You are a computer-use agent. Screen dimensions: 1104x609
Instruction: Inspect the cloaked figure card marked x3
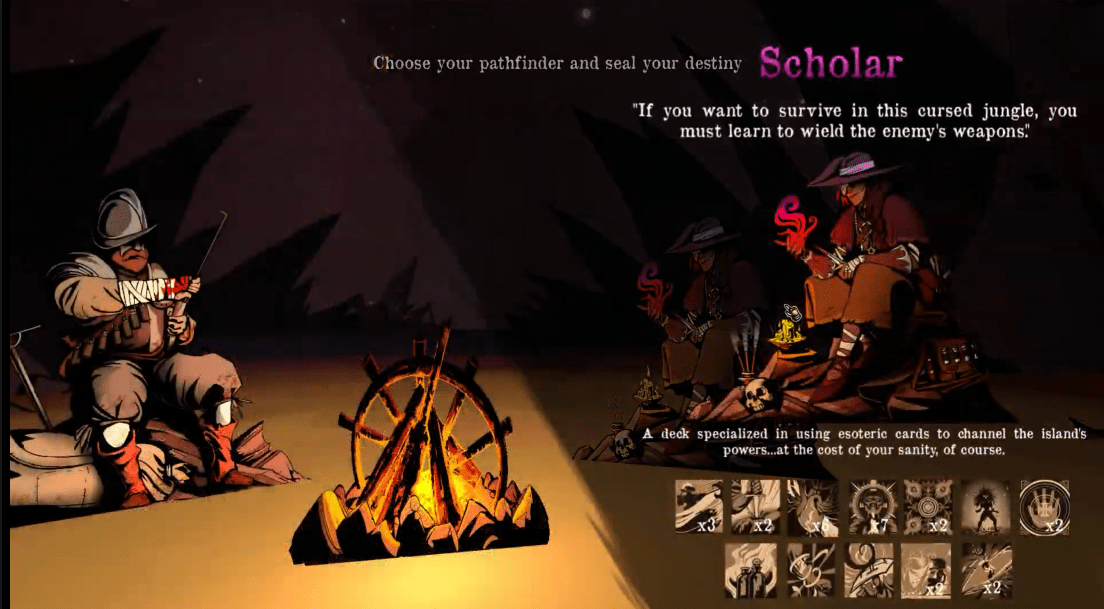click(699, 505)
